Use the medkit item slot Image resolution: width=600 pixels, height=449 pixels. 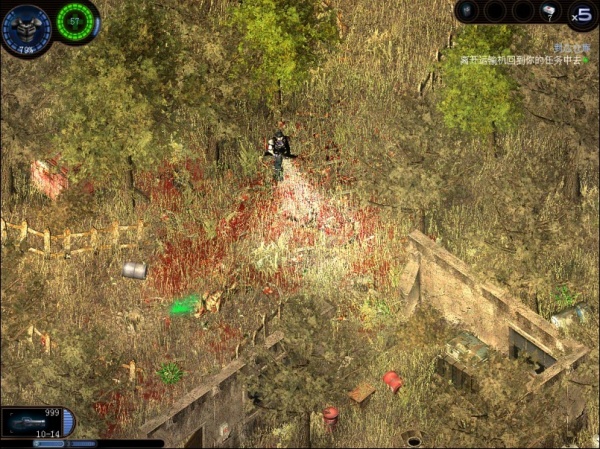pos(550,11)
